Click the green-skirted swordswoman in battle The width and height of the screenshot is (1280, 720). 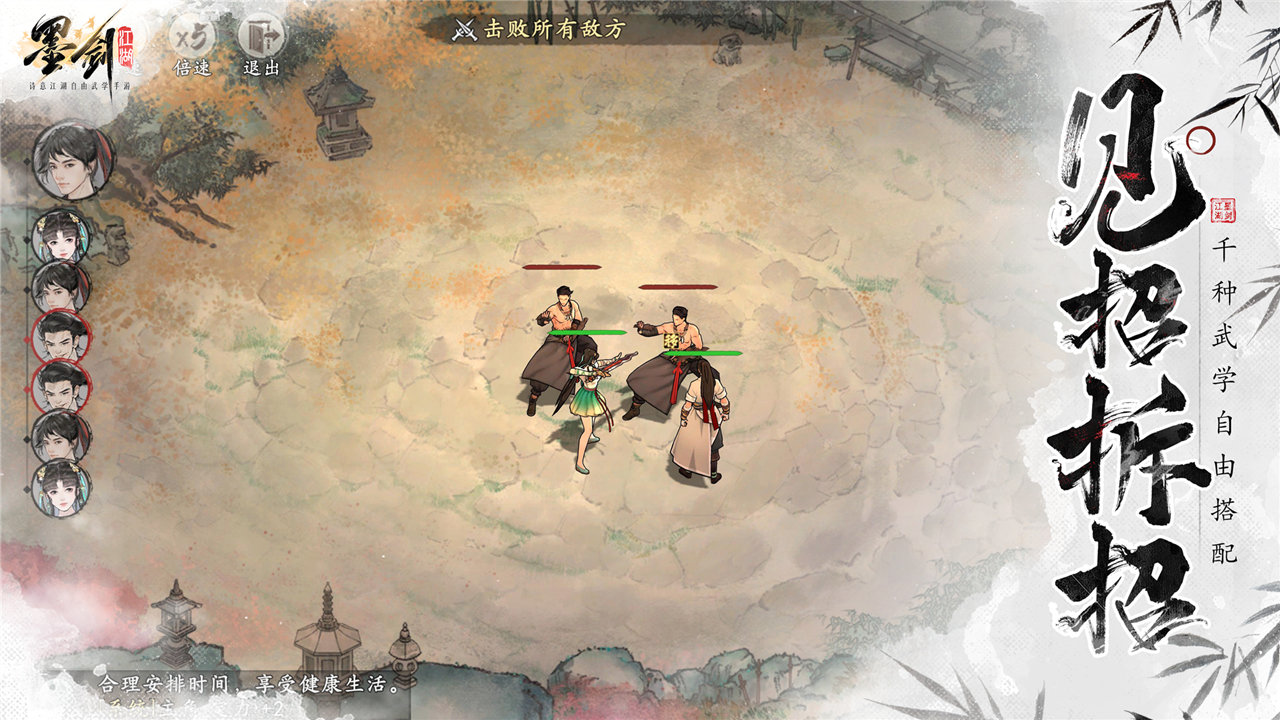click(x=588, y=398)
